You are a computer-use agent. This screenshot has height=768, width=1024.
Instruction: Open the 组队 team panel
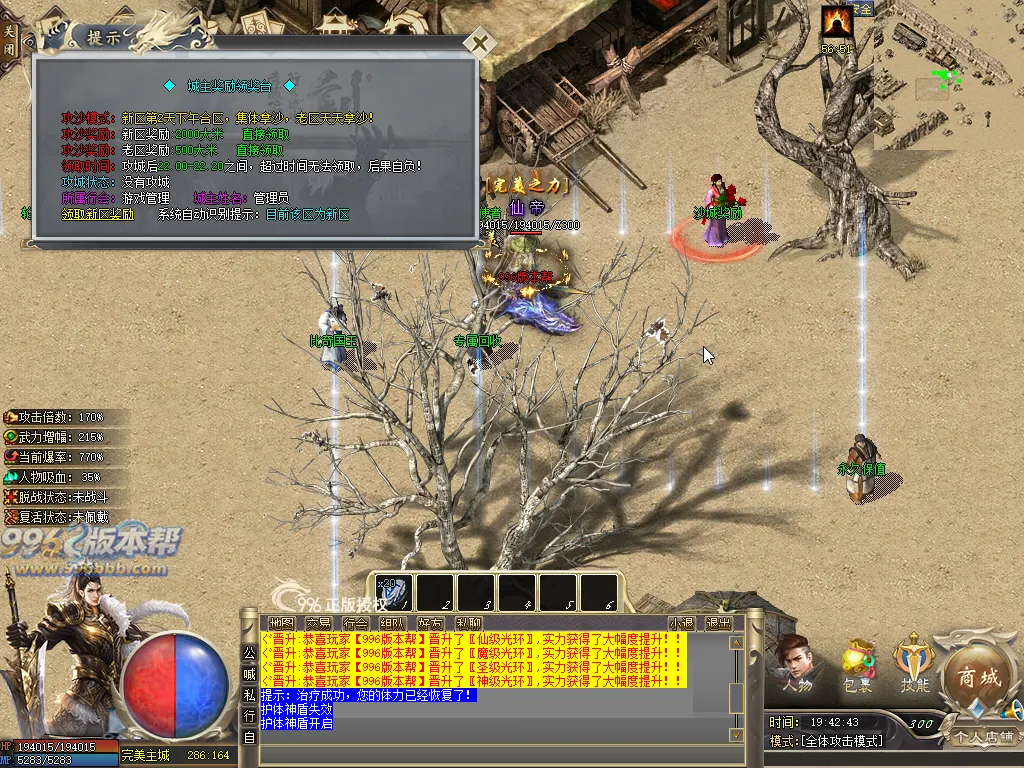(x=392, y=623)
